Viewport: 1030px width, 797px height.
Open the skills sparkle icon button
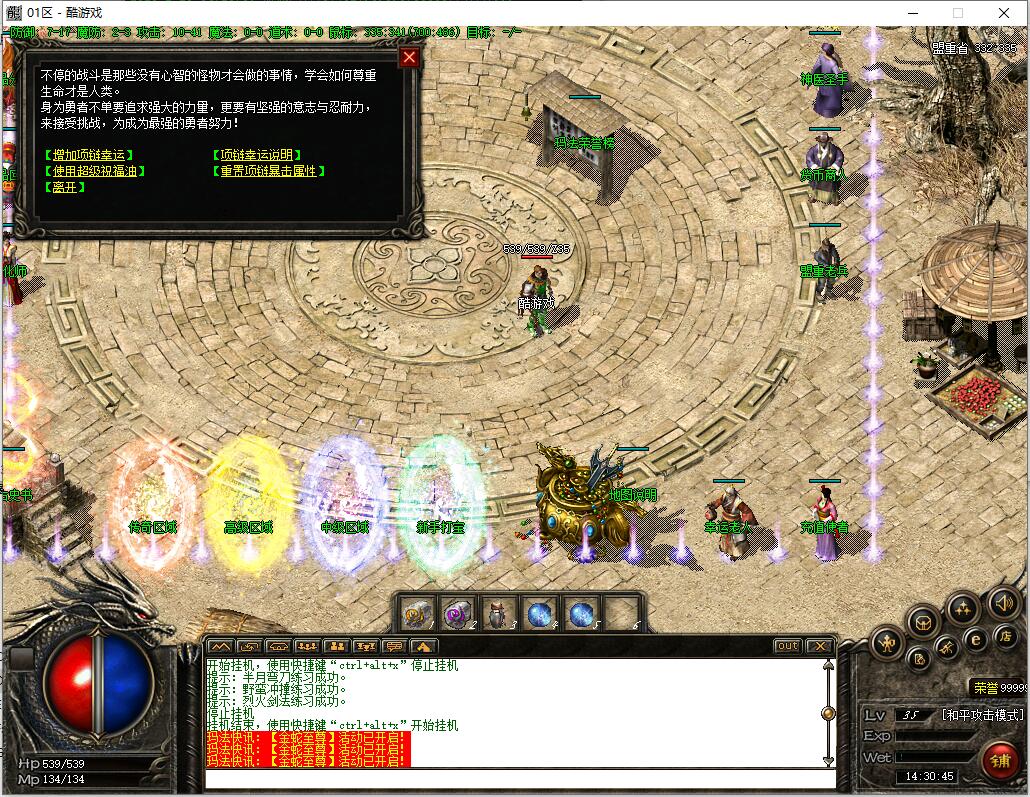[962, 607]
